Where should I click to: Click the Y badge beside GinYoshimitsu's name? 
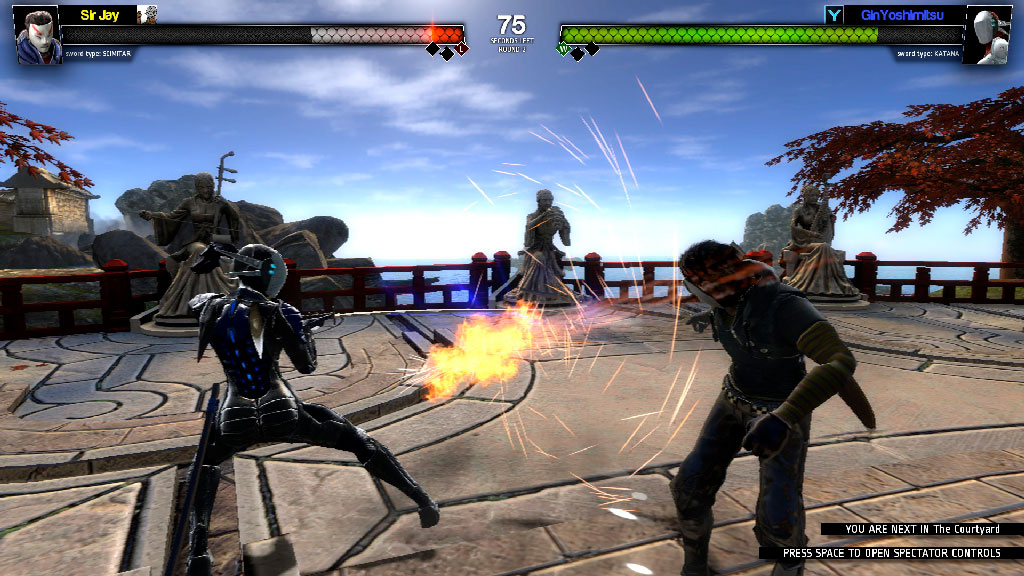pos(833,15)
